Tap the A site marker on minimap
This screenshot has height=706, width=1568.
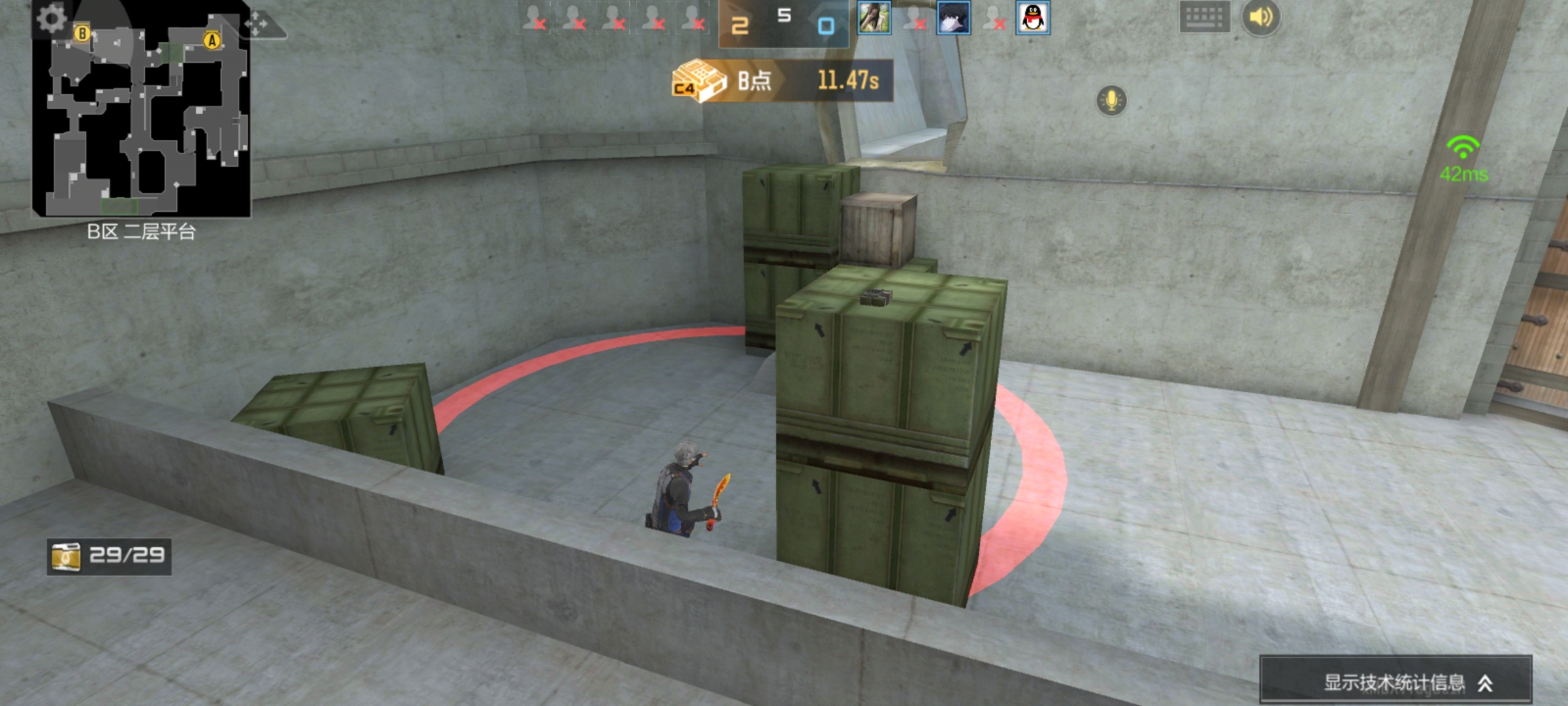pos(212,41)
